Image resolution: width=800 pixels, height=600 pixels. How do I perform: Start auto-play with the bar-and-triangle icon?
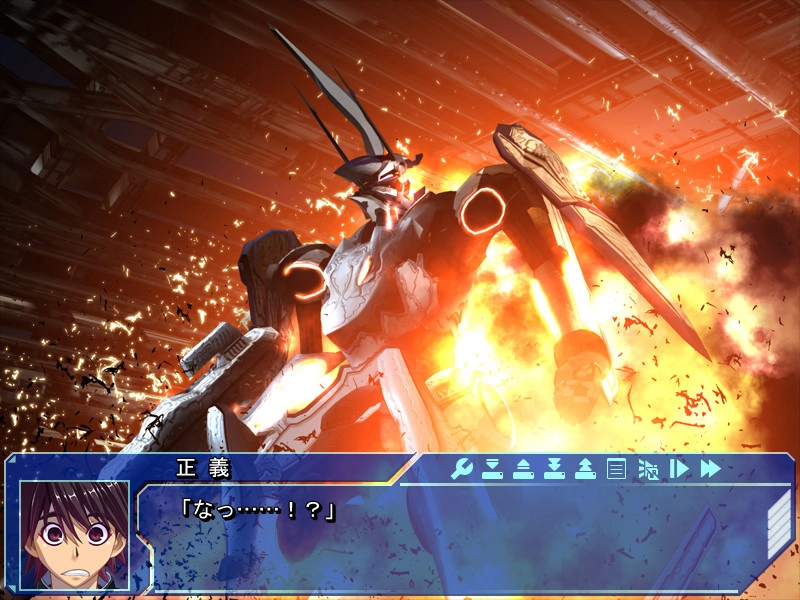(678, 468)
